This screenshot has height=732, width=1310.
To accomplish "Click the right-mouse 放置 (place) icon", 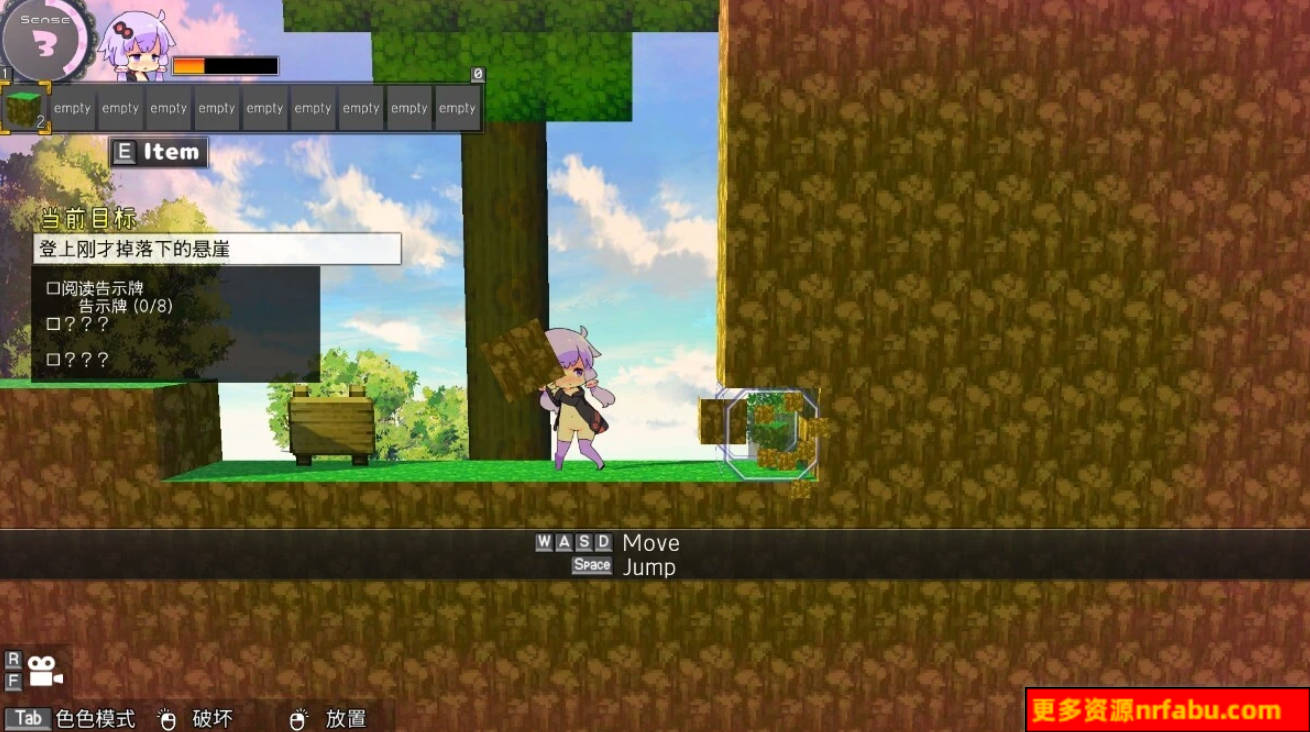I will click(x=298, y=717).
